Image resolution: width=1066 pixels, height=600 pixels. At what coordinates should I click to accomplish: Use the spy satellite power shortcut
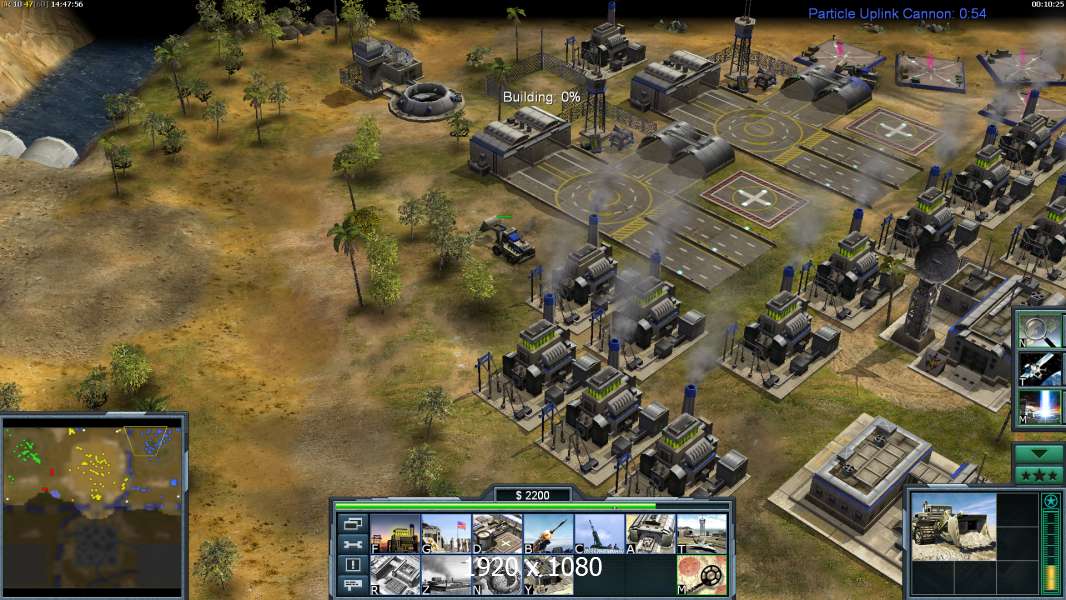coord(1041,368)
